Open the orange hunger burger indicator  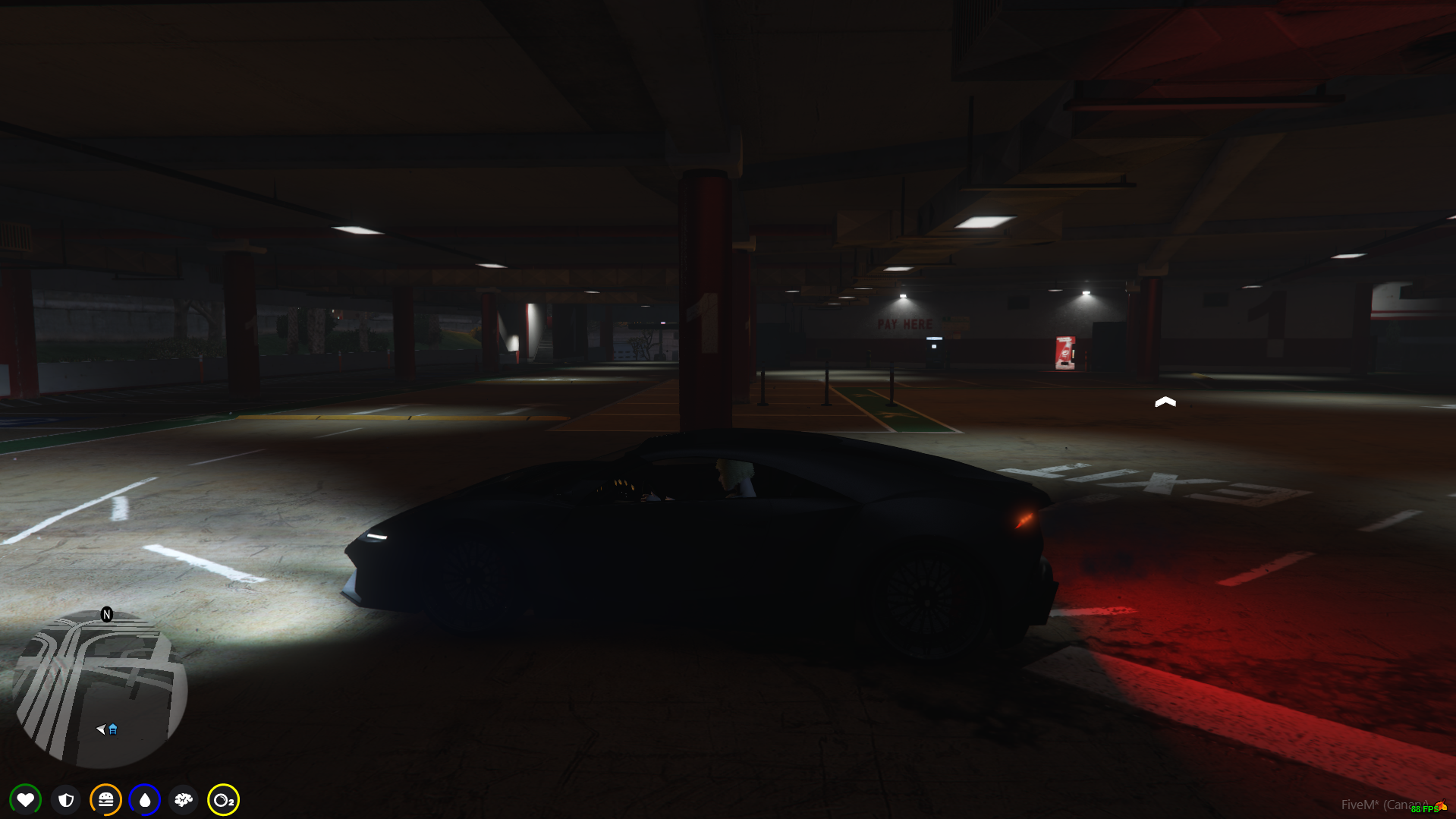coord(106,799)
